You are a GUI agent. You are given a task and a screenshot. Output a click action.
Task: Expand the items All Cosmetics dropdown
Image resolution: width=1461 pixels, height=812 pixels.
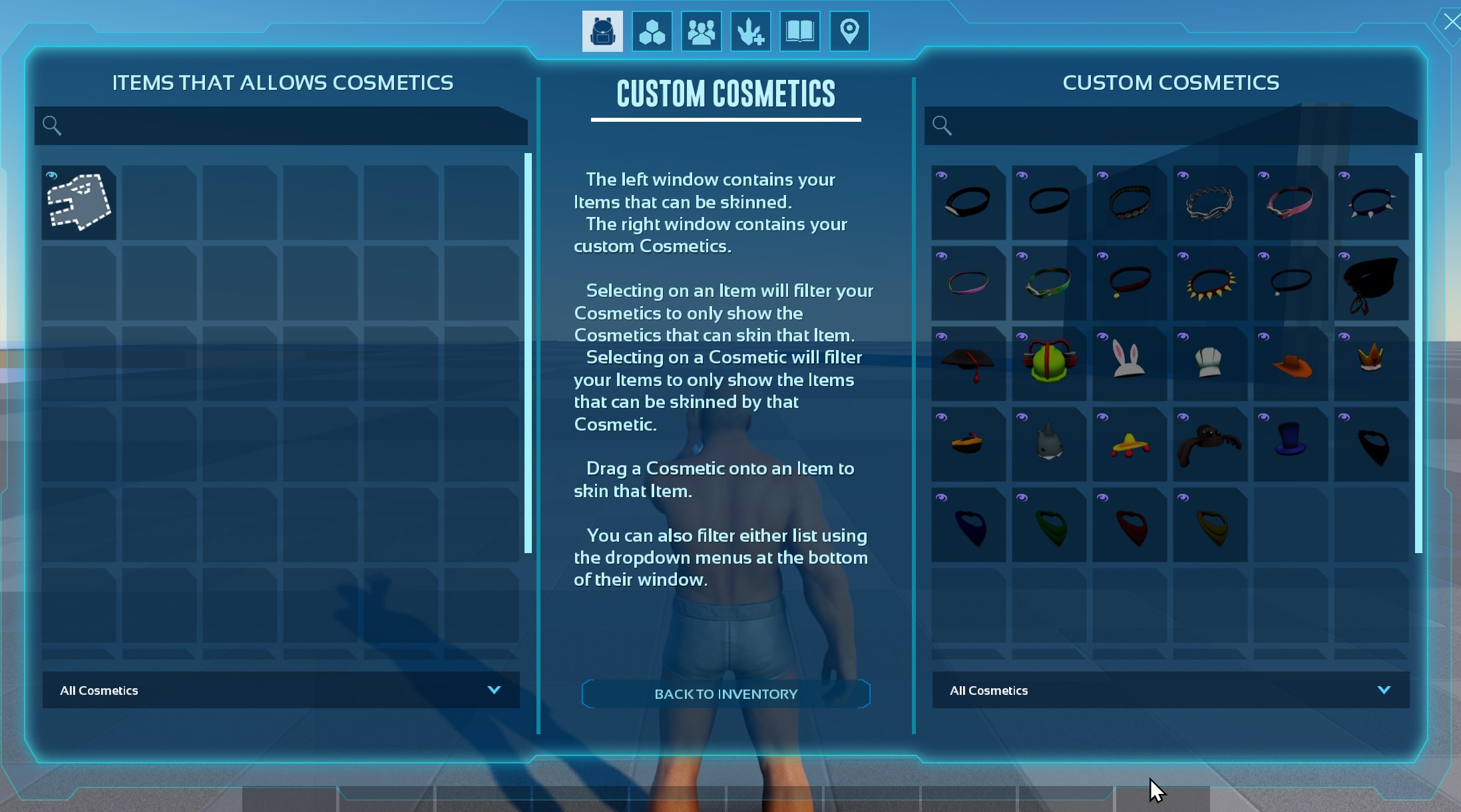pyautogui.click(x=281, y=690)
